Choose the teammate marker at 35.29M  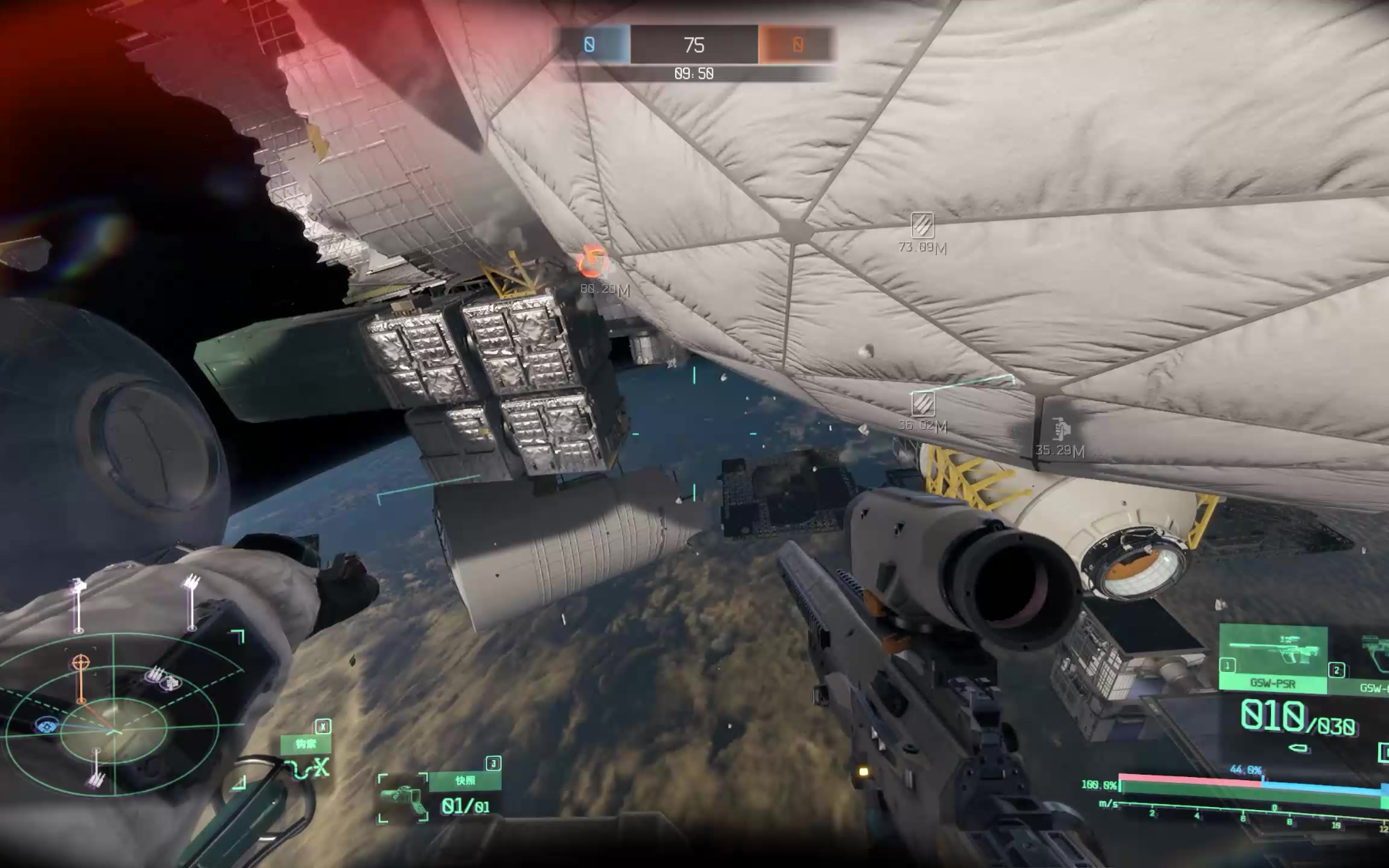coord(1061,428)
